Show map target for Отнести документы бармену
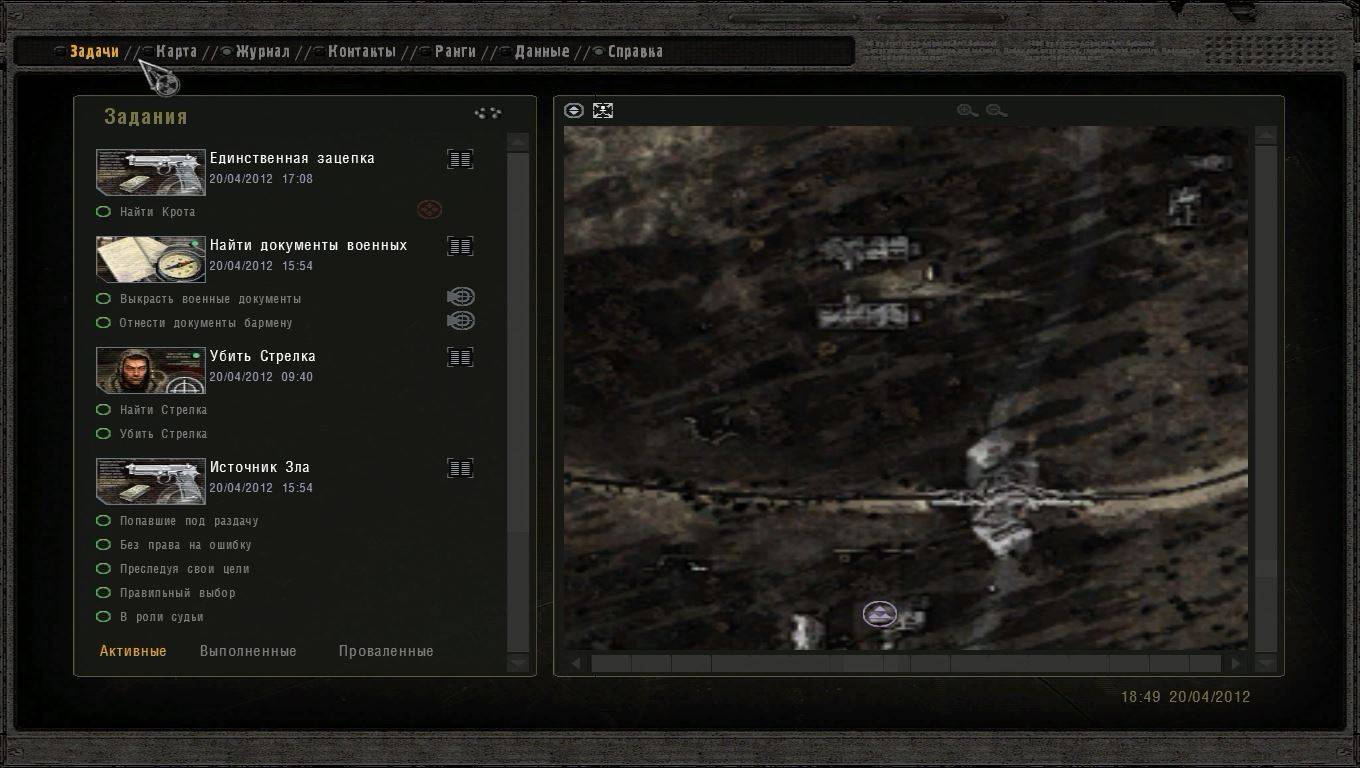 (x=460, y=321)
